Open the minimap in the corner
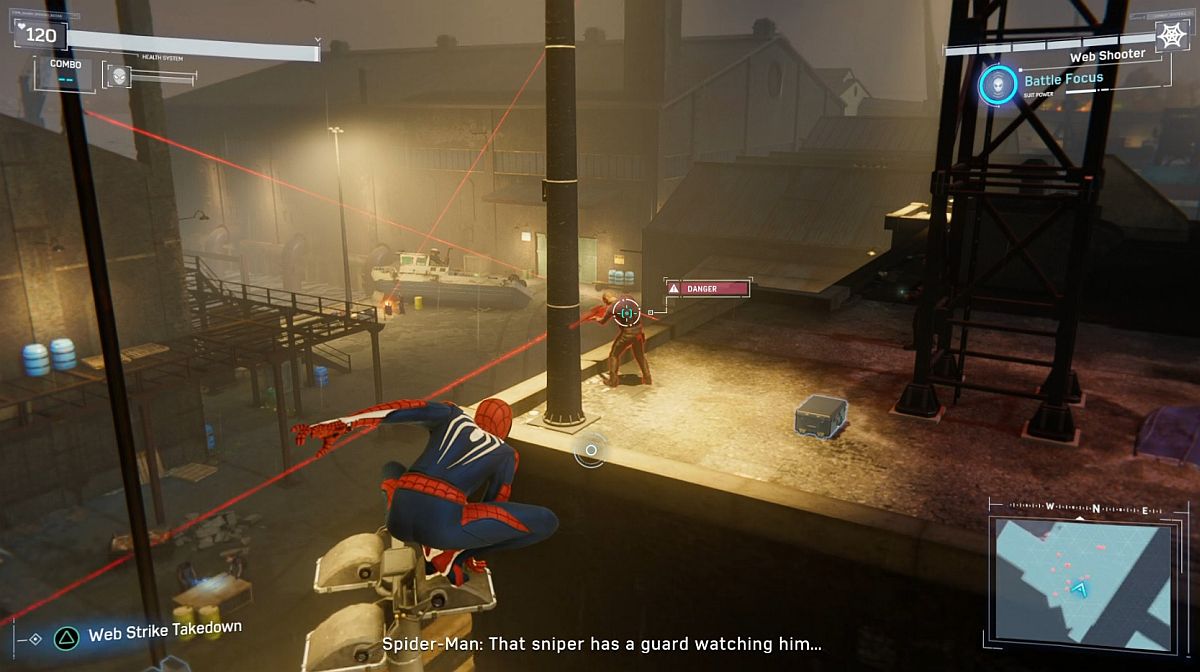Viewport: 1200px width, 672px height. (1080, 579)
